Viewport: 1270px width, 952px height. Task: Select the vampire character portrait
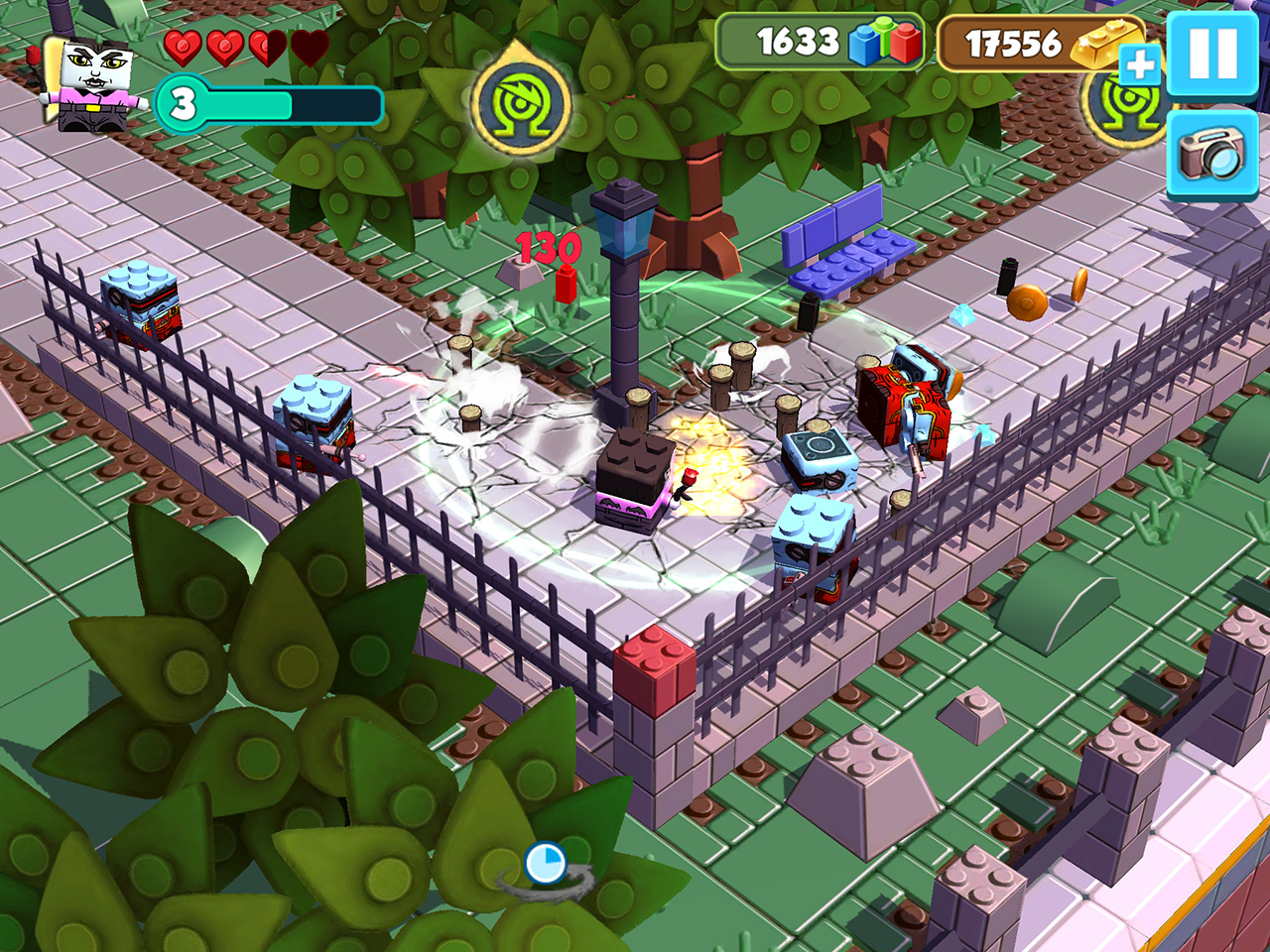(93, 84)
